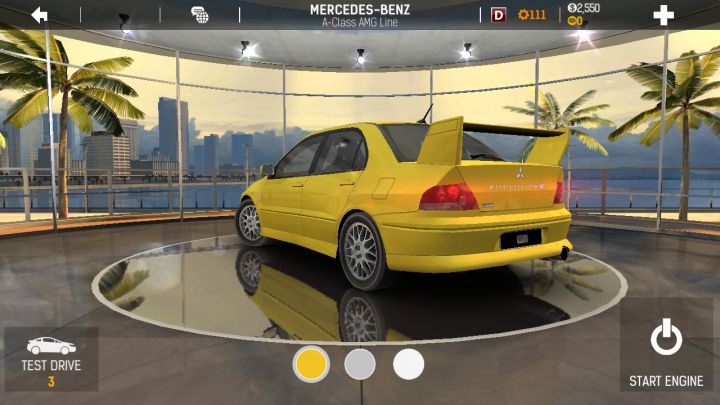720x405 pixels.
Task: Go back with the arrow button
Action: pos(40,15)
